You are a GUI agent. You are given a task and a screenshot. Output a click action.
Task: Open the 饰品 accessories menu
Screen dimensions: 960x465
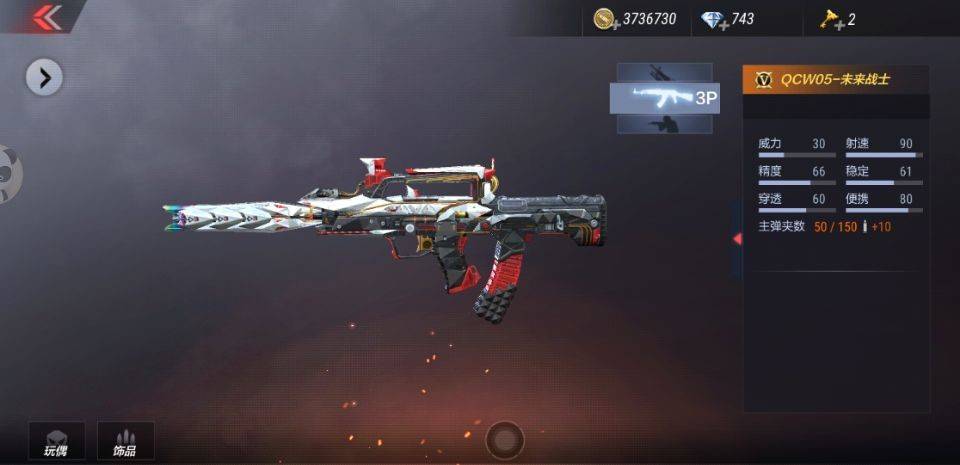(125, 441)
